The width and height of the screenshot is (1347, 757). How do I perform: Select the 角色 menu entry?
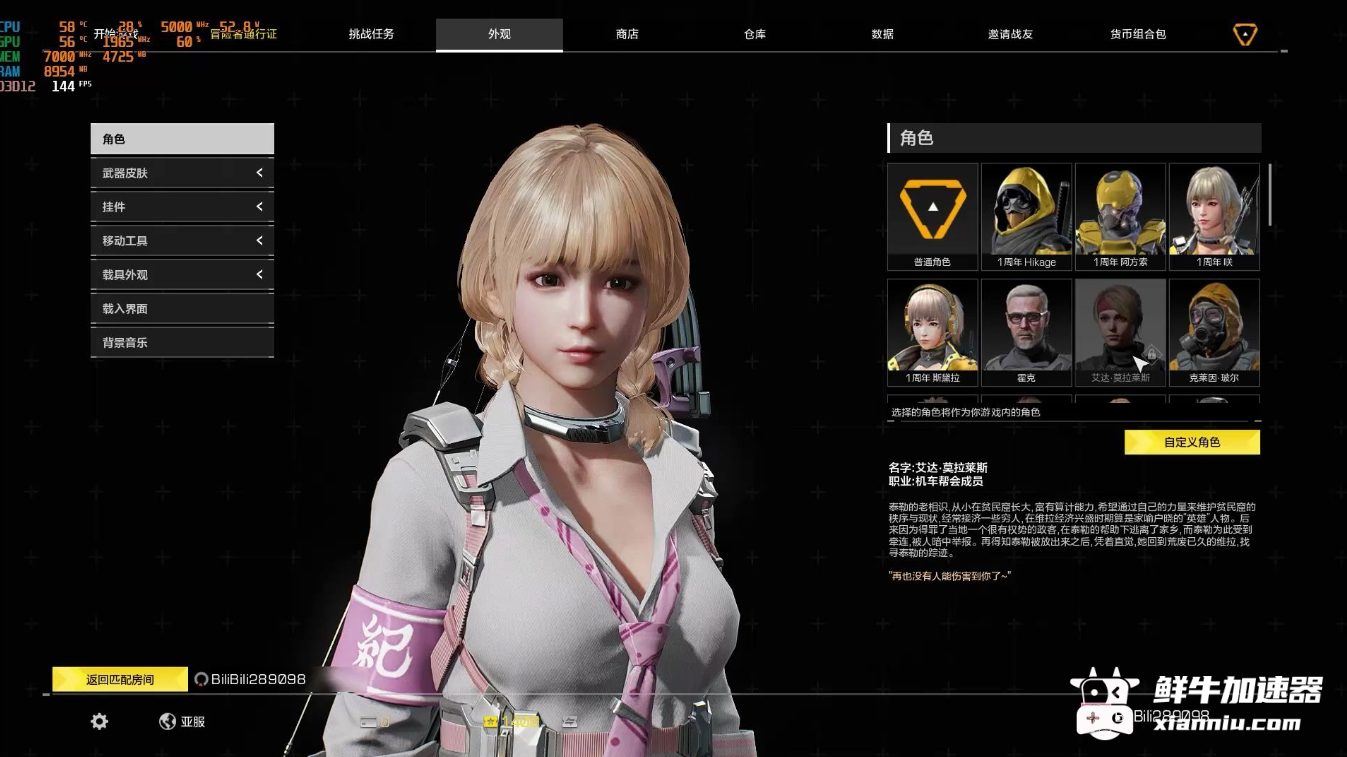tap(182, 139)
